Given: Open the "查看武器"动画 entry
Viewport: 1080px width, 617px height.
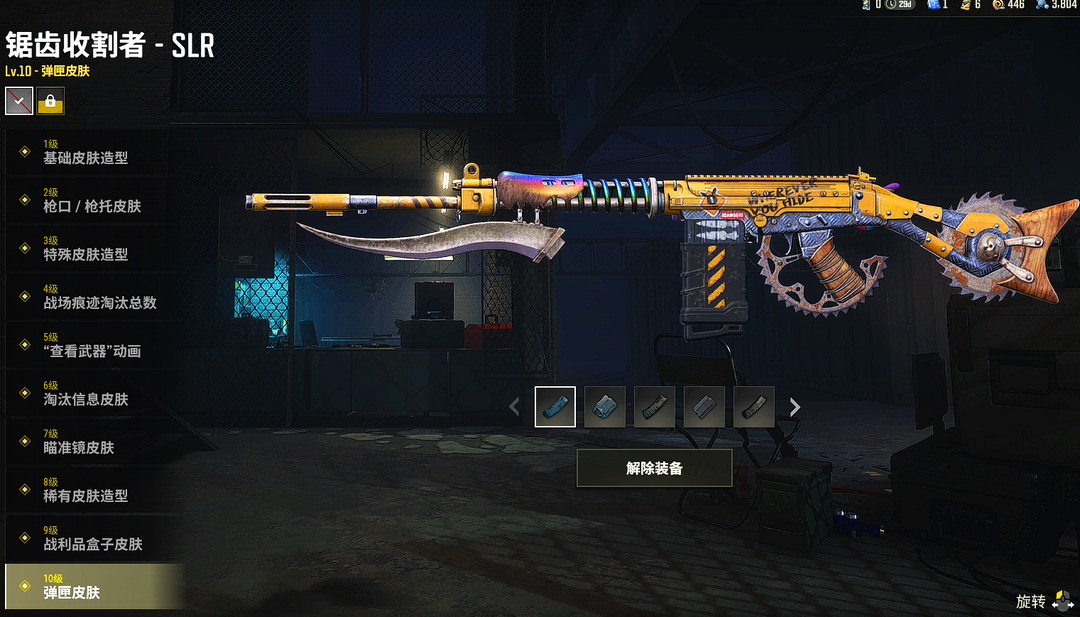Looking at the screenshot, I should tap(92, 344).
